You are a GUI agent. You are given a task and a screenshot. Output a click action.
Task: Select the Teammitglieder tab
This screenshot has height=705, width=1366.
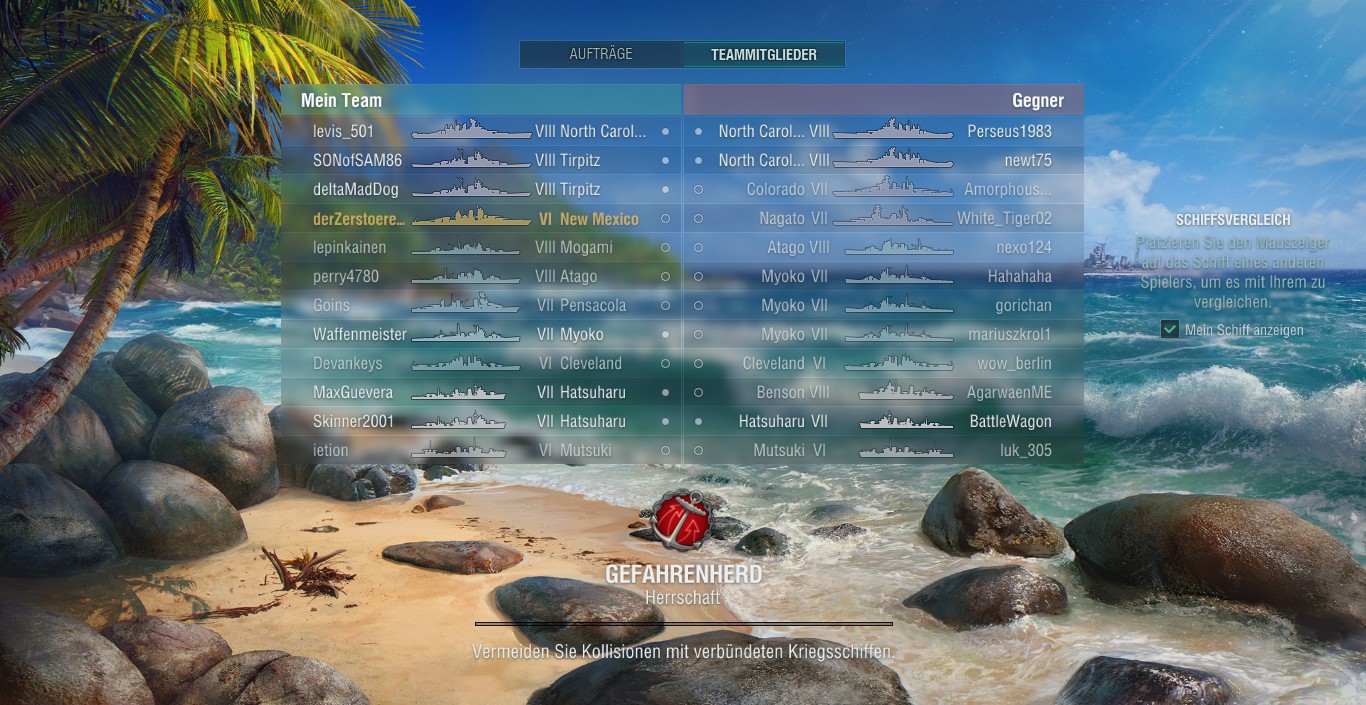tap(764, 55)
